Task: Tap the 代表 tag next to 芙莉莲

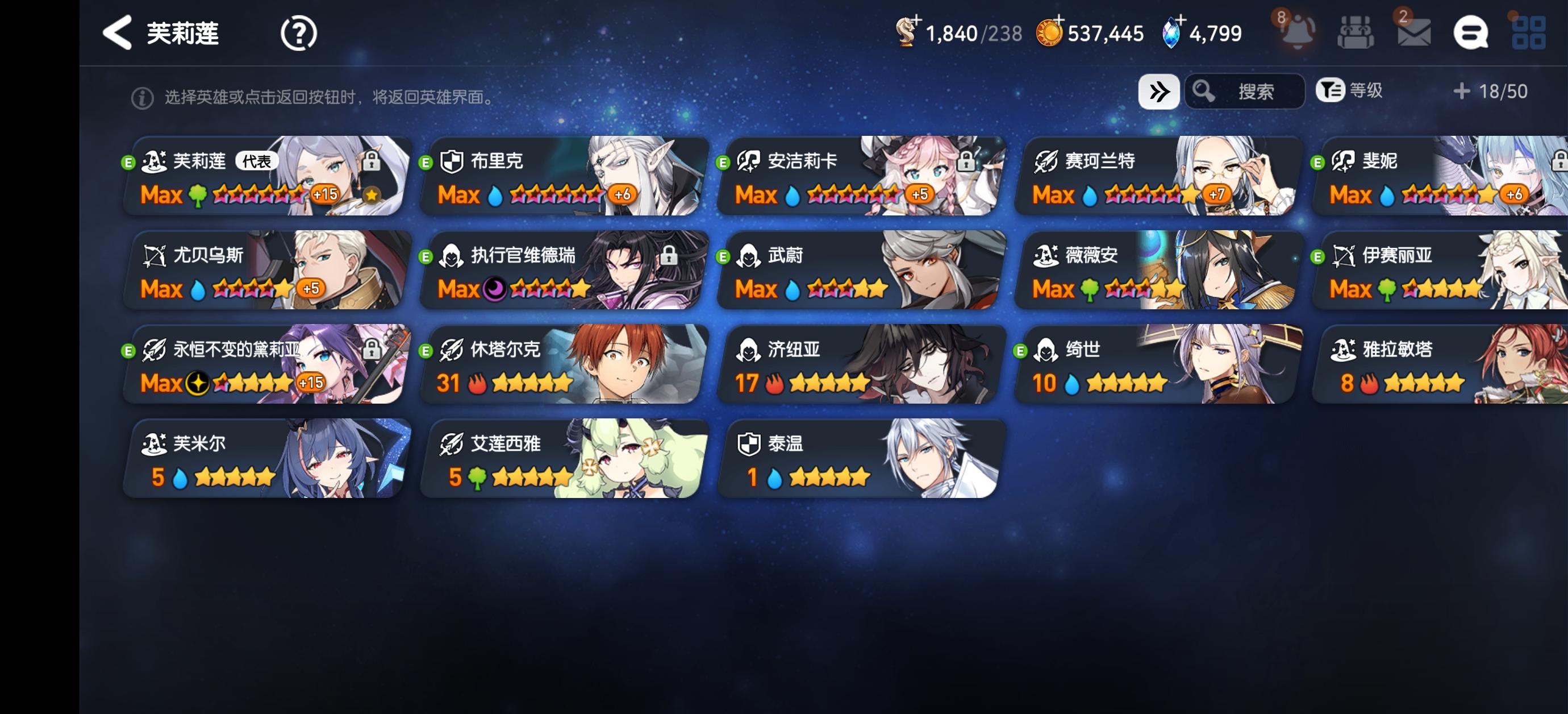Action: (x=257, y=162)
